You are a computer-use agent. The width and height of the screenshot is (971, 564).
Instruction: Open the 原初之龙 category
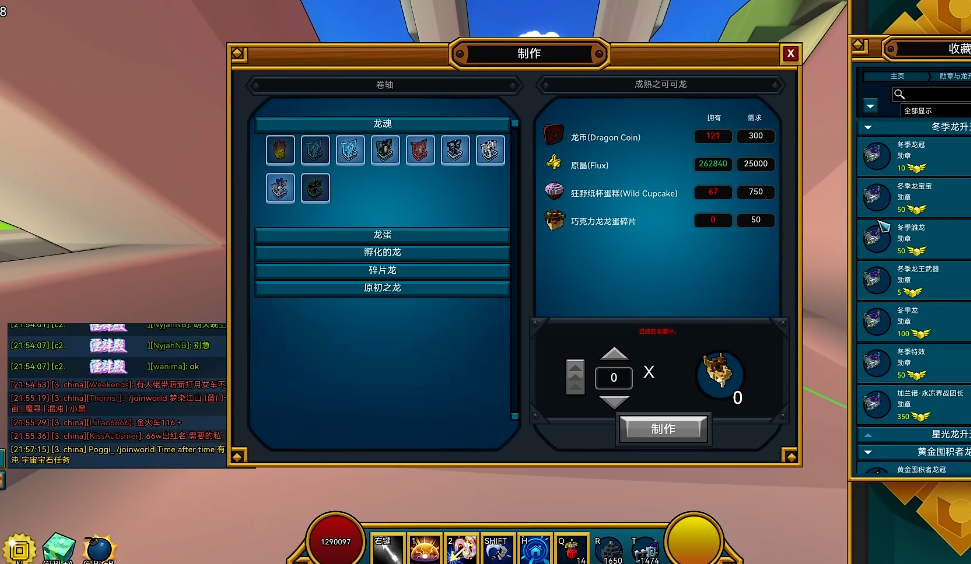382,288
